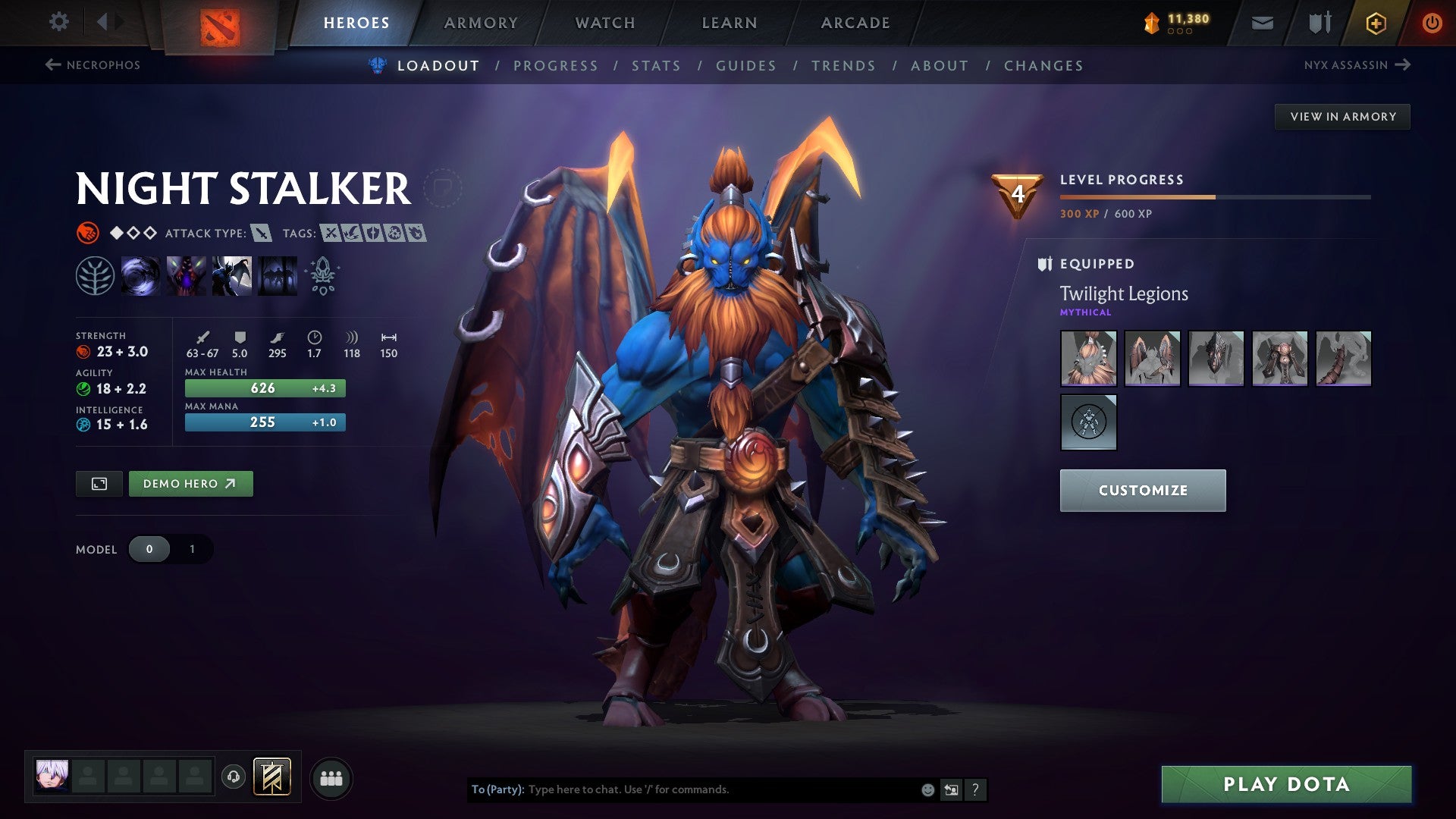Switch to the Stats tab
1456x819 pixels.
[x=657, y=65]
